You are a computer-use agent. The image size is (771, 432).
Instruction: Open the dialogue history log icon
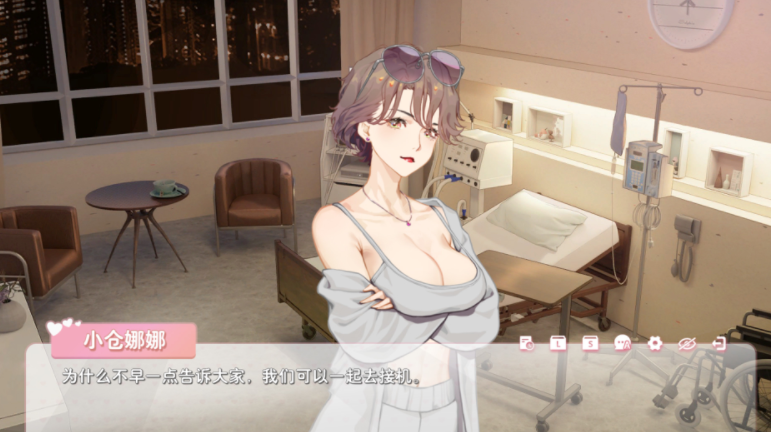point(527,344)
